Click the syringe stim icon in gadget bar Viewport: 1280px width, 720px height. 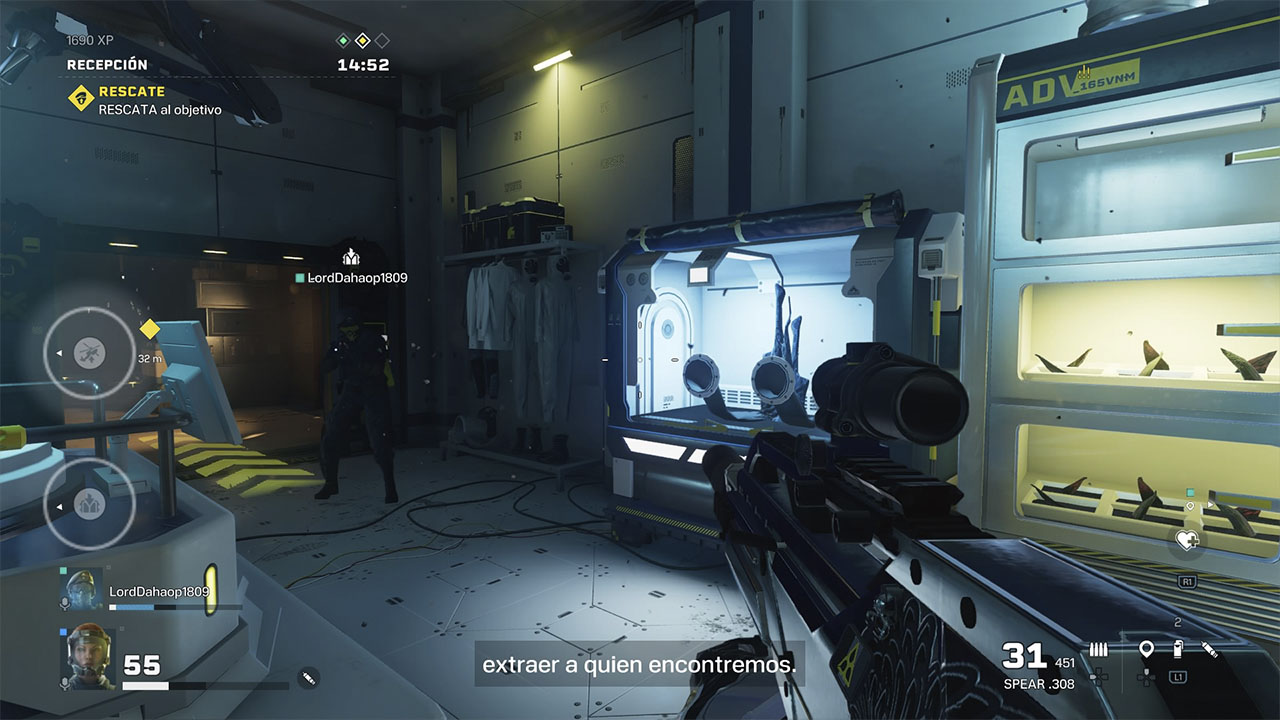click(x=1209, y=649)
